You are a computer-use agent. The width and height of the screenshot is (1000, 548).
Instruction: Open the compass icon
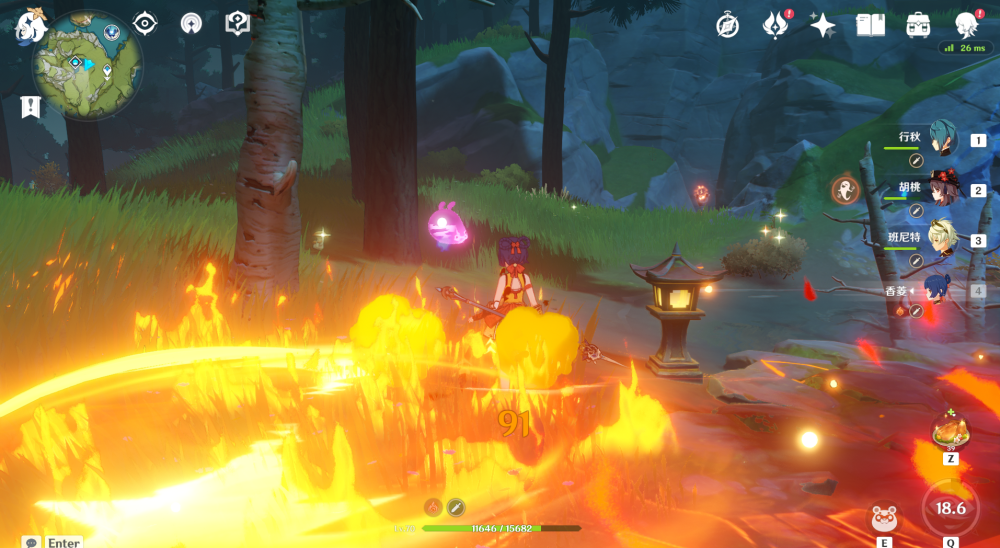[x=727, y=26]
